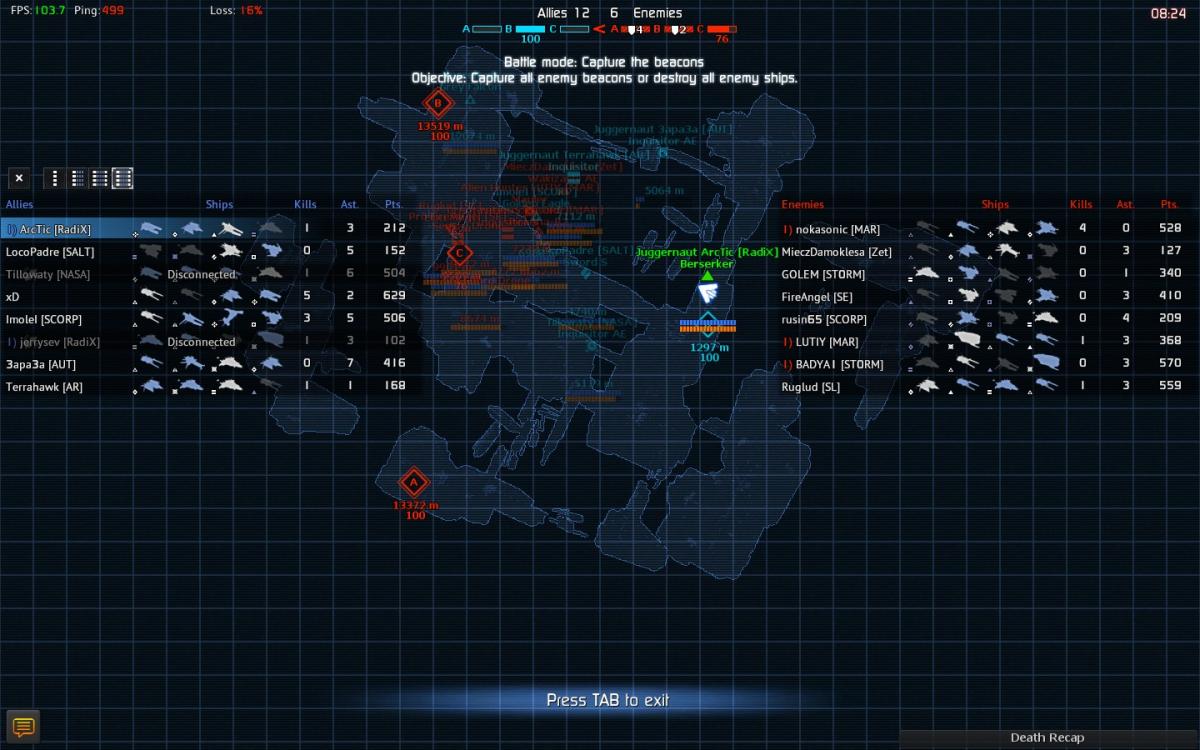Select ally Imolel [SCORP] row
The image size is (1200, 750).
[x=44, y=319]
